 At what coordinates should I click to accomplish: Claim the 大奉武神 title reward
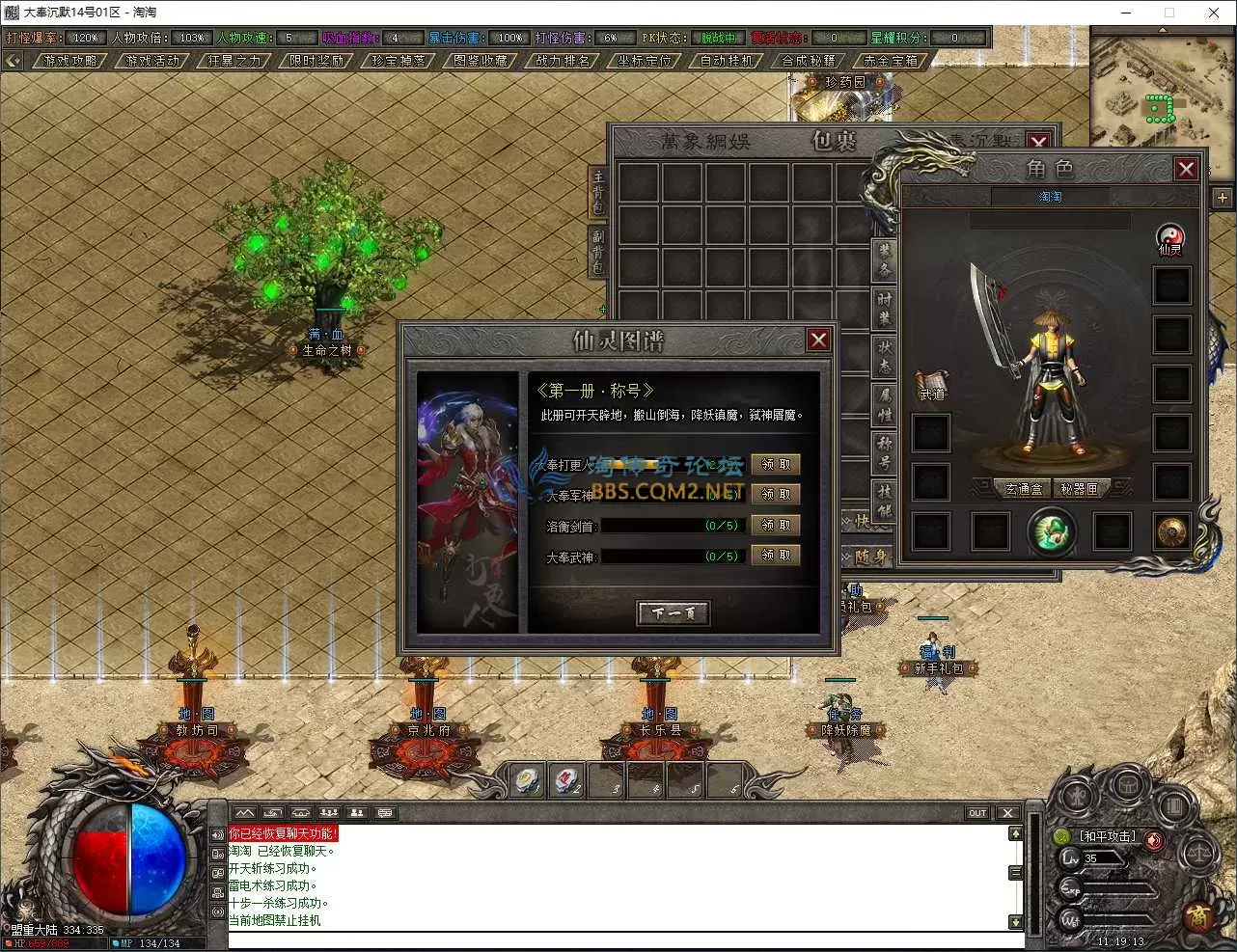point(776,556)
